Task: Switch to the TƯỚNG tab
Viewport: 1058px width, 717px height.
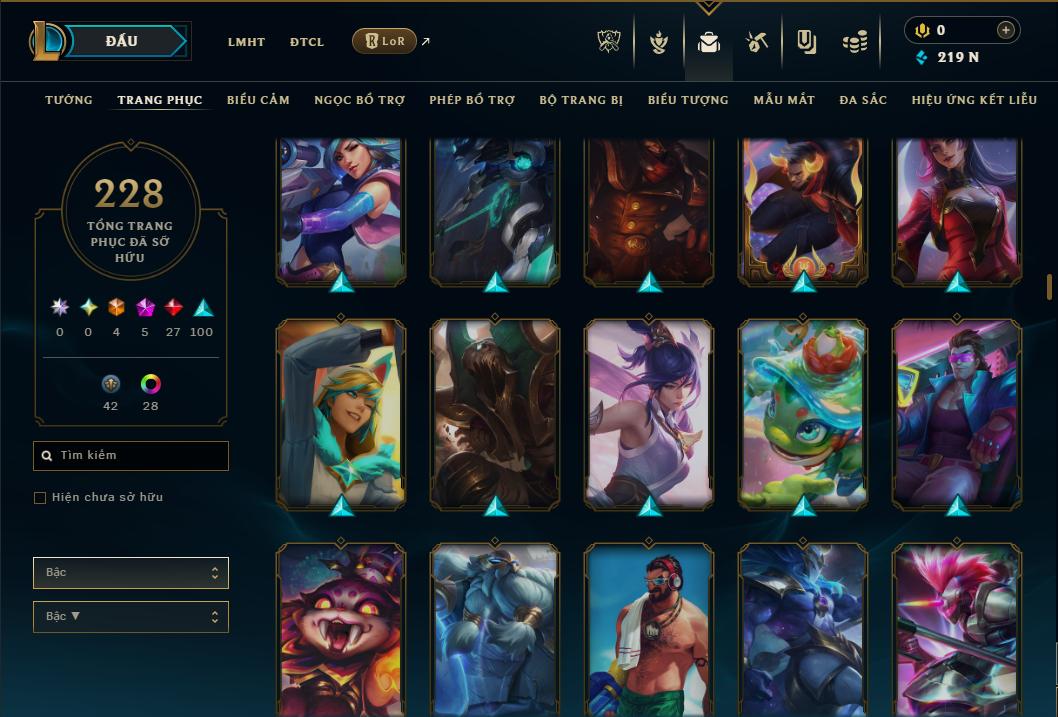Action: tap(69, 100)
